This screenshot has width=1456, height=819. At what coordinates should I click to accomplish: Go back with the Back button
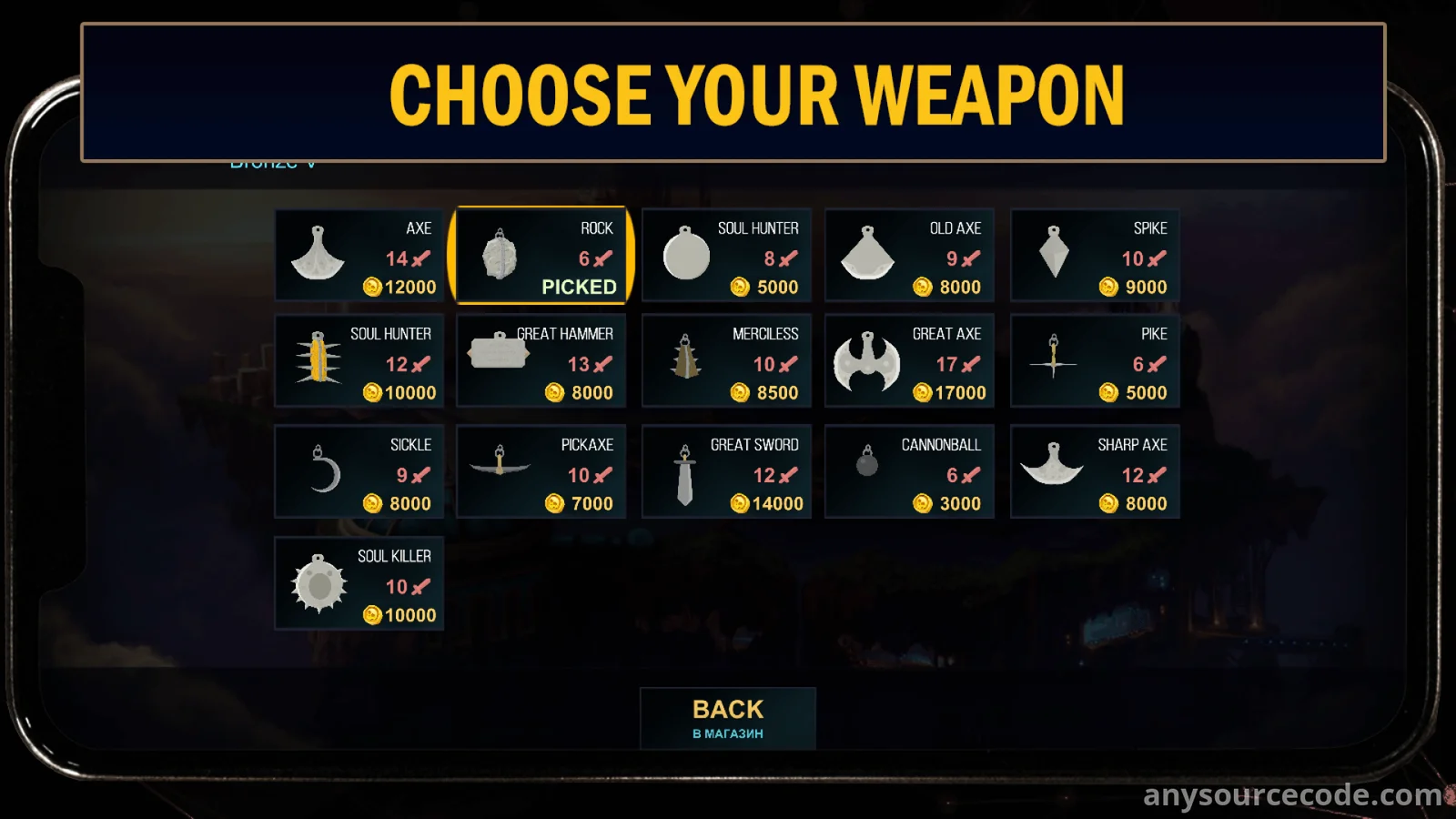[728, 718]
